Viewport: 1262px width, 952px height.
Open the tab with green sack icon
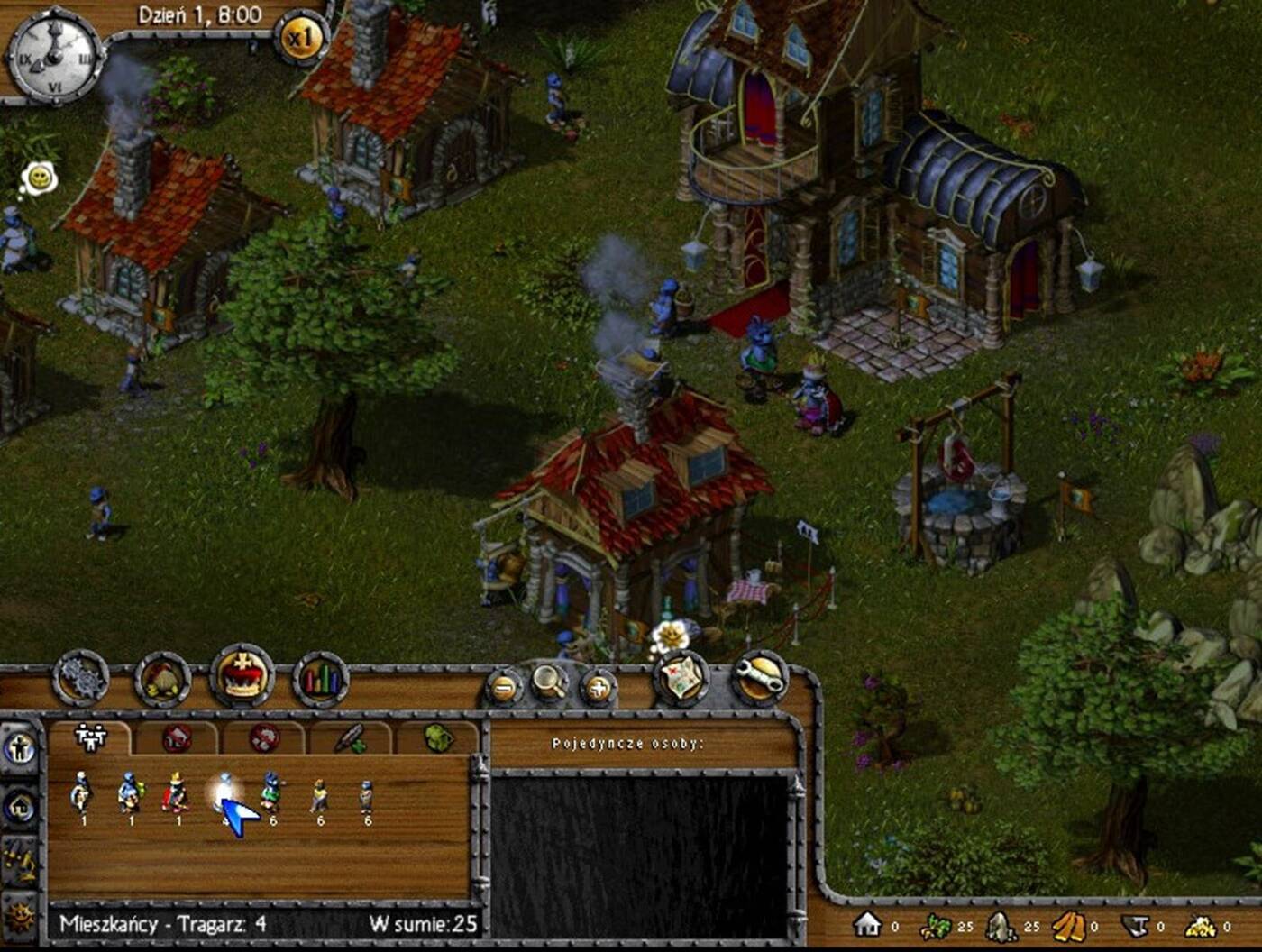coord(438,739)
